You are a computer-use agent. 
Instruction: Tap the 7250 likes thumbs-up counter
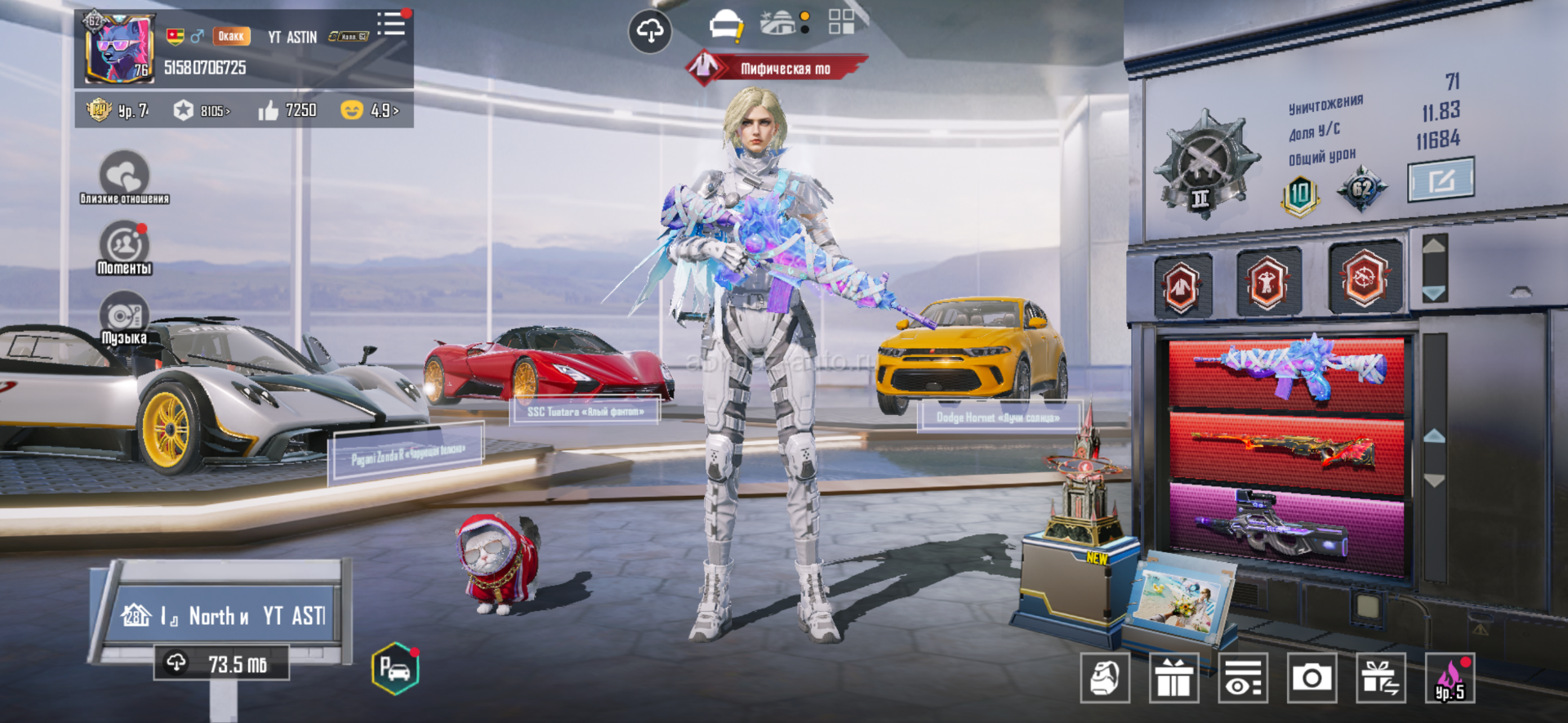287,110
